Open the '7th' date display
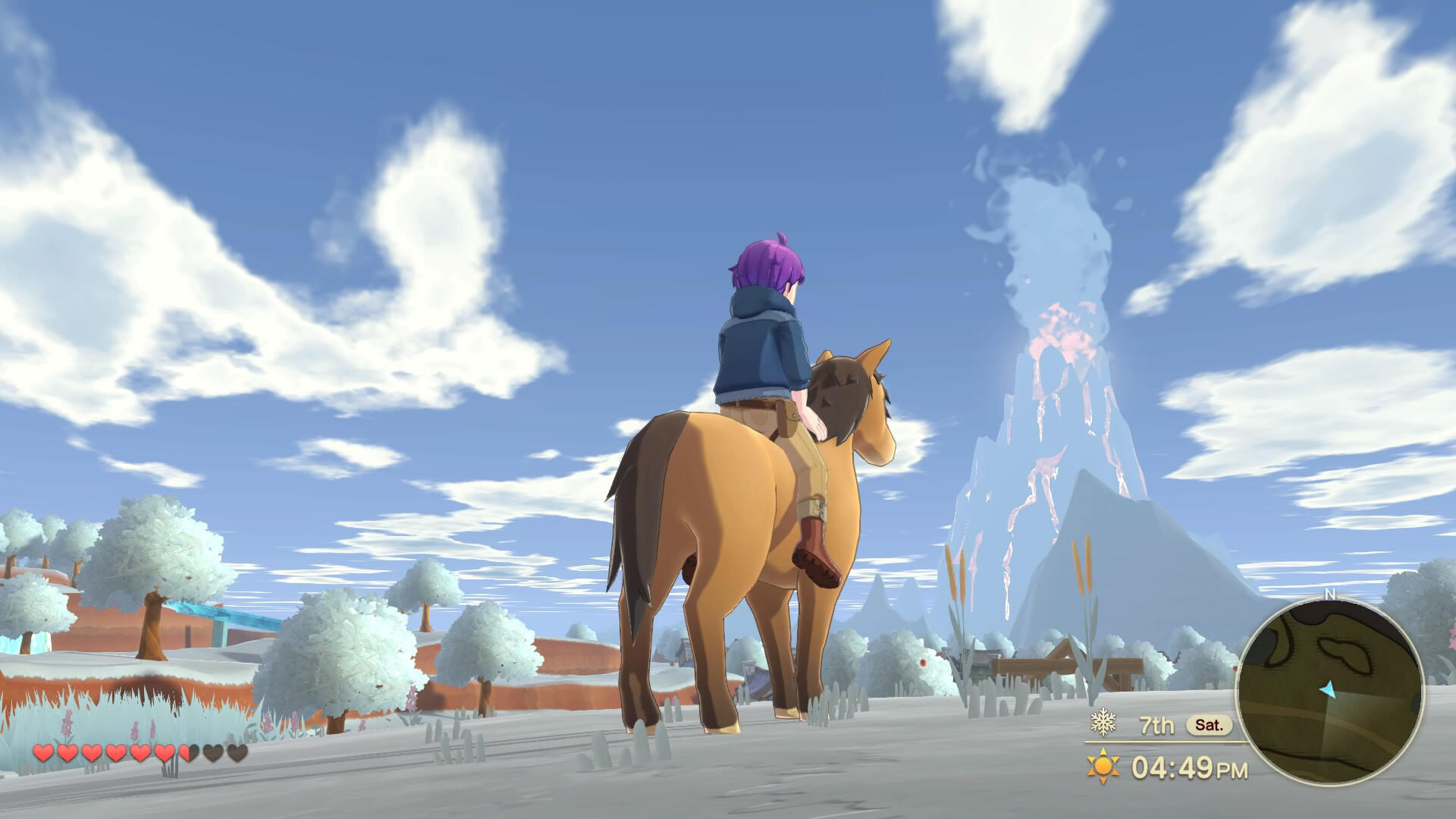1456x819 pixels. pos(1156,726)
